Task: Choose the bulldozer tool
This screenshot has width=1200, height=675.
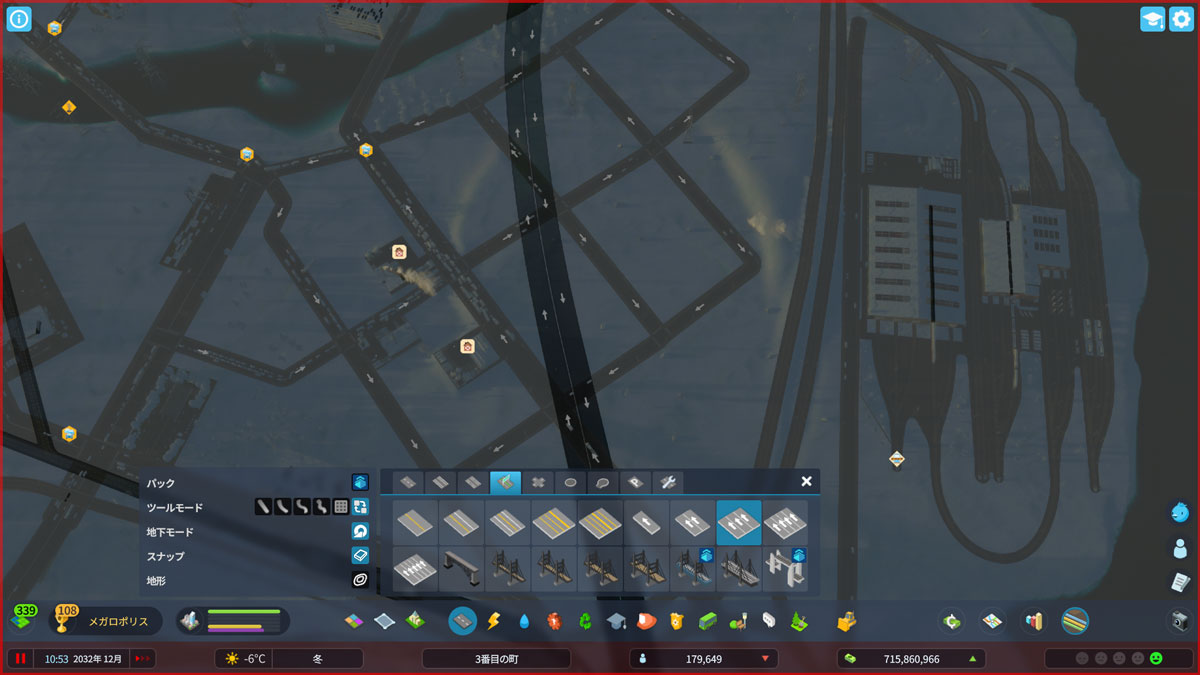Action: (847, 621)
